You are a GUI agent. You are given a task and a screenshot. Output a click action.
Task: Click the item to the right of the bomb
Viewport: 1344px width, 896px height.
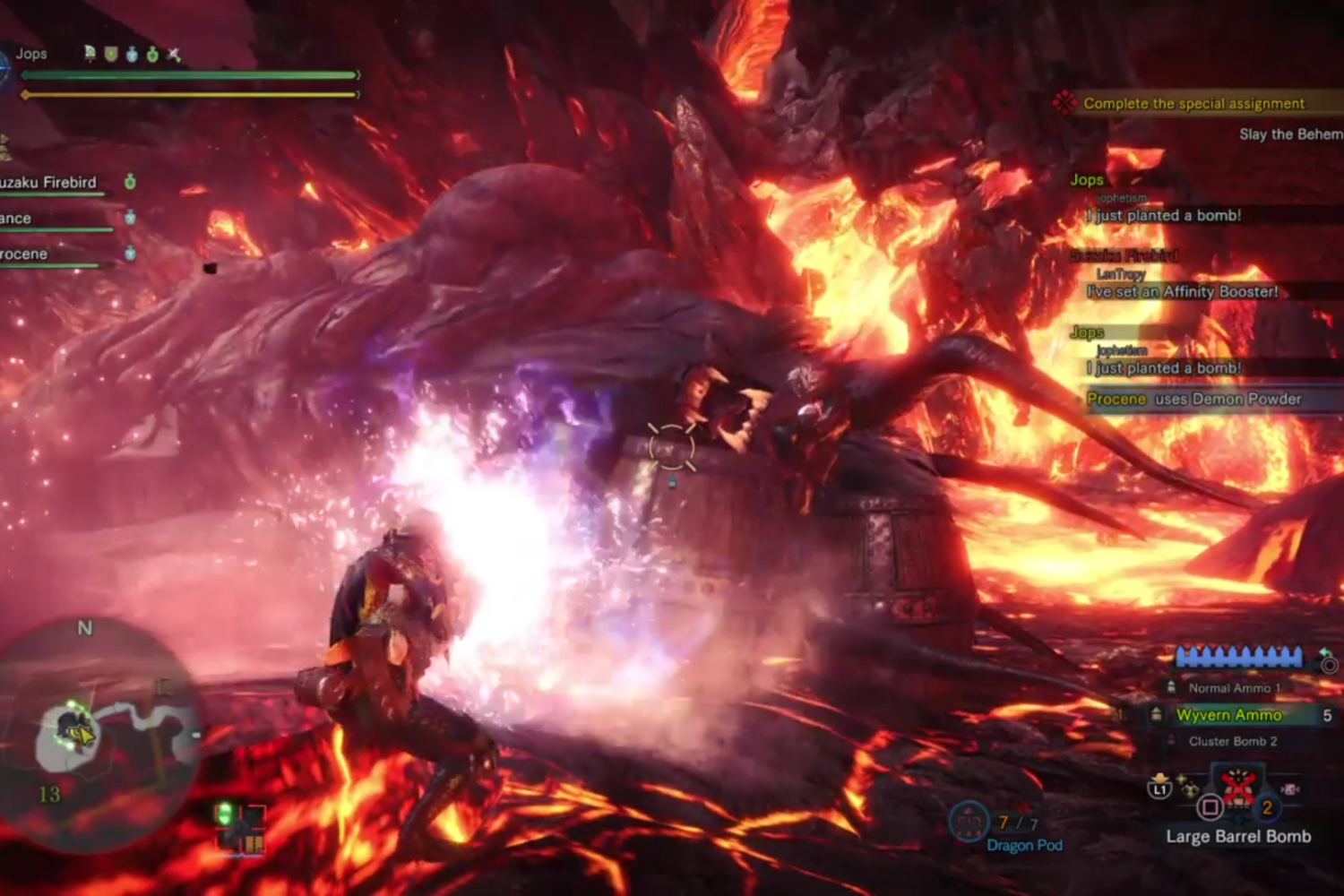click(x=1290, y=789)
